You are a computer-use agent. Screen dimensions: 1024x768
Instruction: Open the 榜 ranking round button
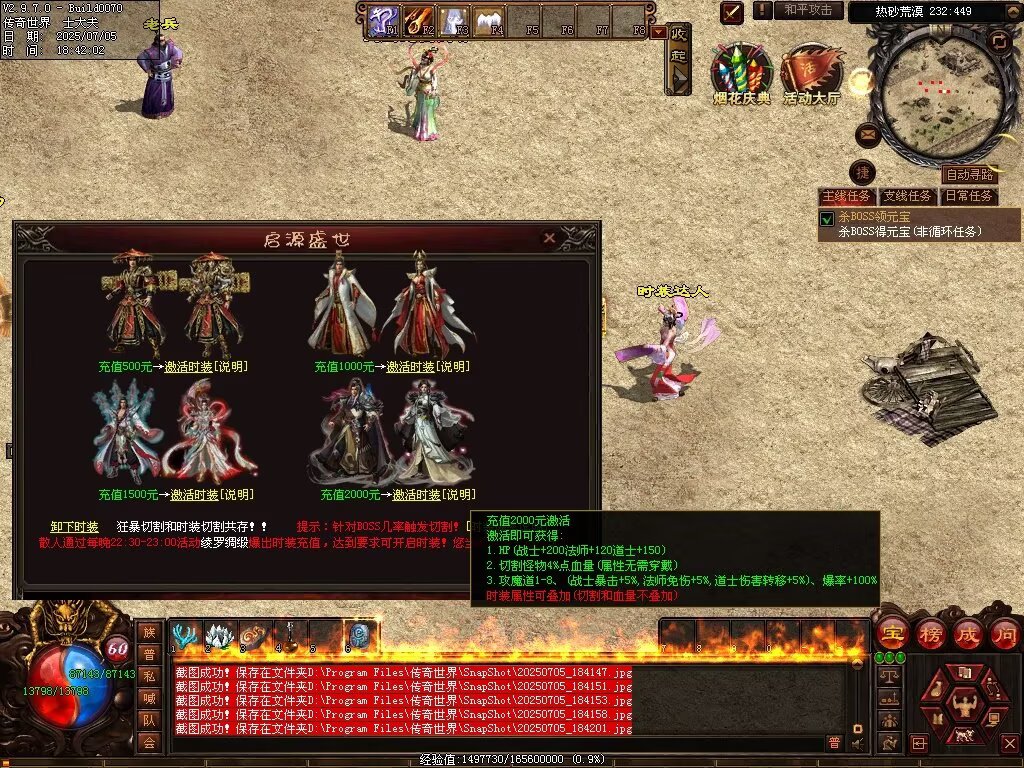(x=932, y=634)
